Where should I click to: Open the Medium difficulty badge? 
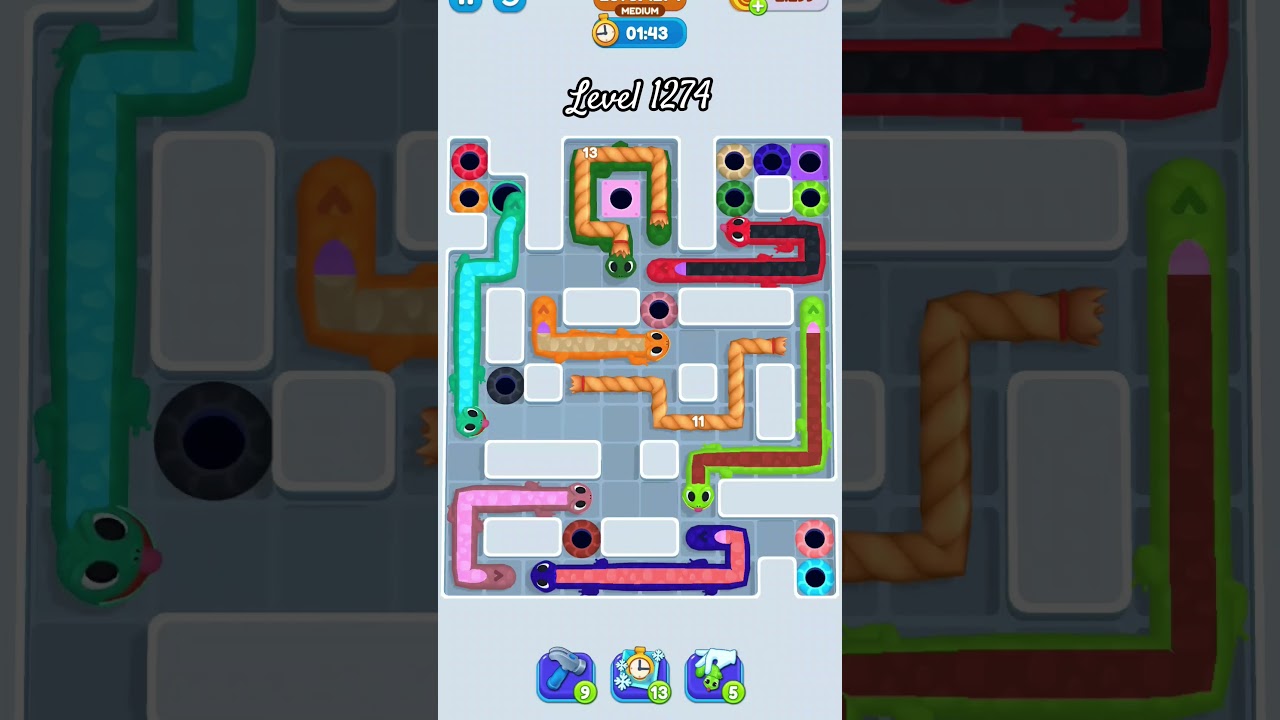pyautogui.click(x=640, y=8)
